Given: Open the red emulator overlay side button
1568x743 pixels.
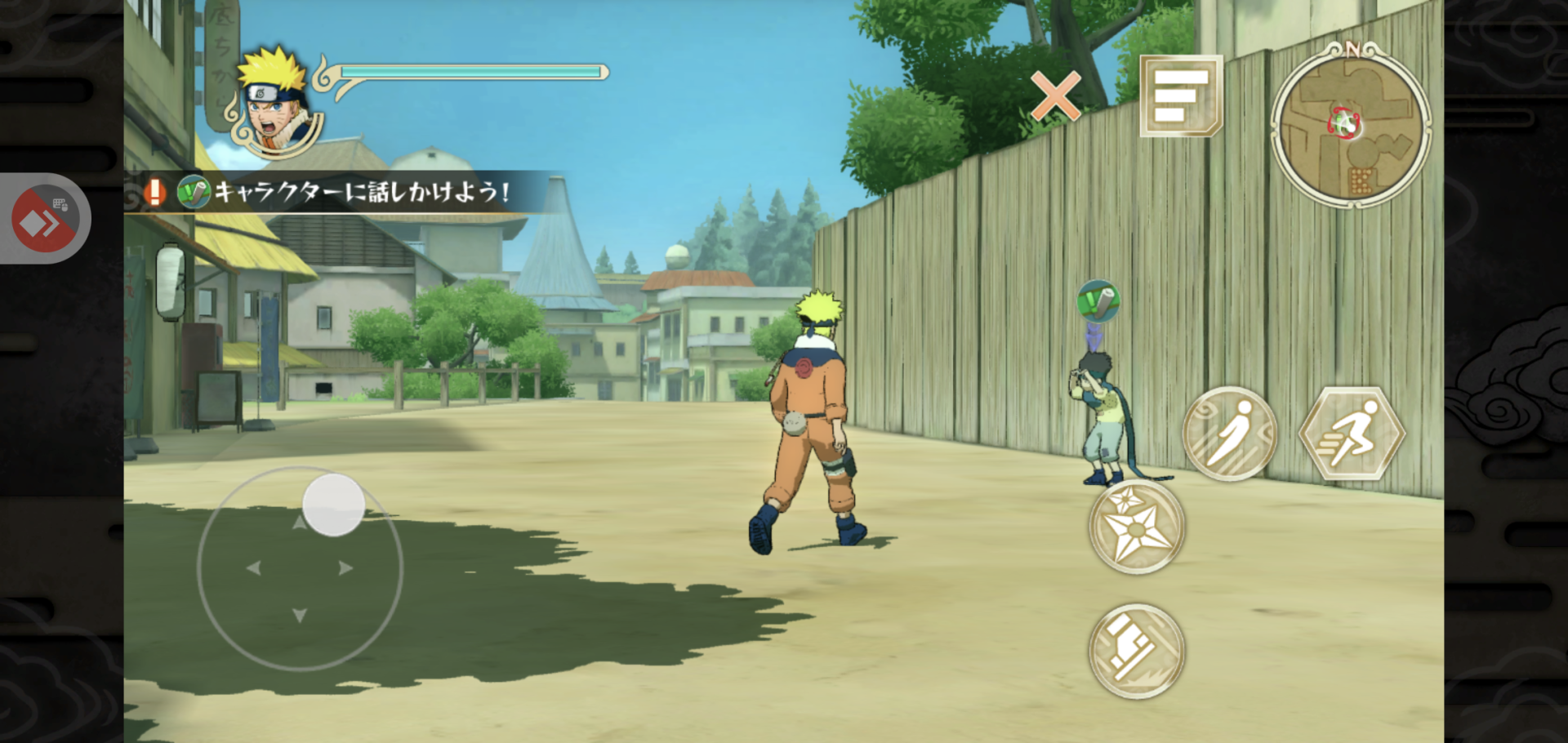Looking at the screenshot, I should point(45,219).
